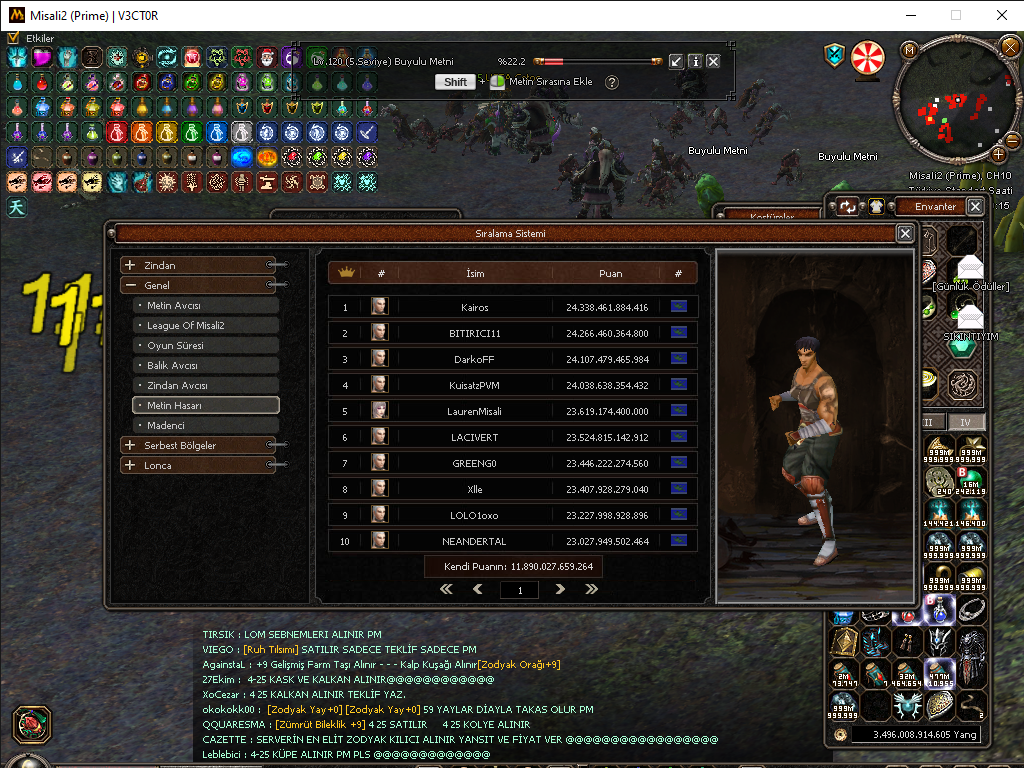Toggle the Etkiler checkbox
Image resolution: width=1024 pixels, height=768 pixels.
click(13, 38)
